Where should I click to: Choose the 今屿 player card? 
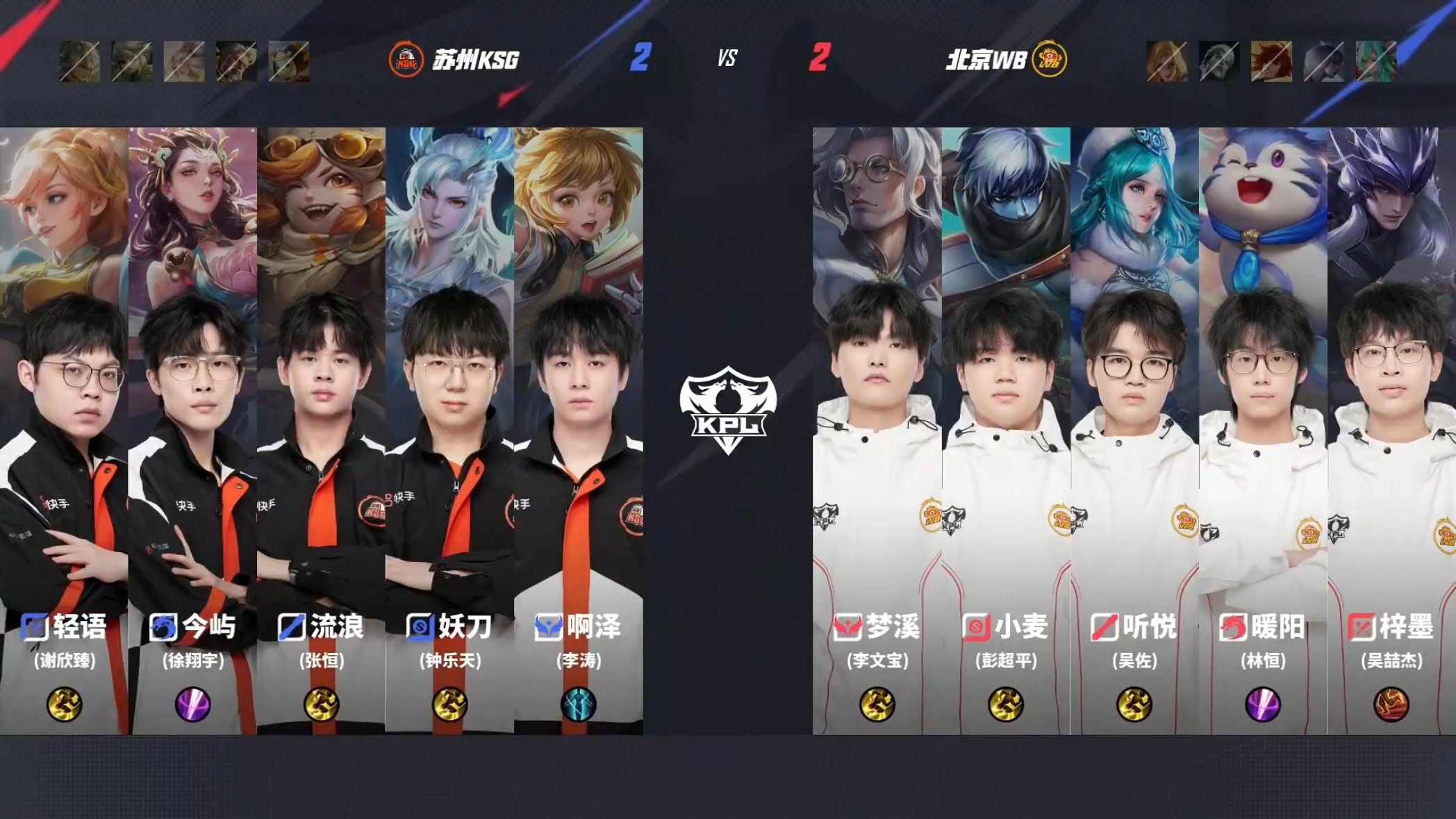coord(192,431)
